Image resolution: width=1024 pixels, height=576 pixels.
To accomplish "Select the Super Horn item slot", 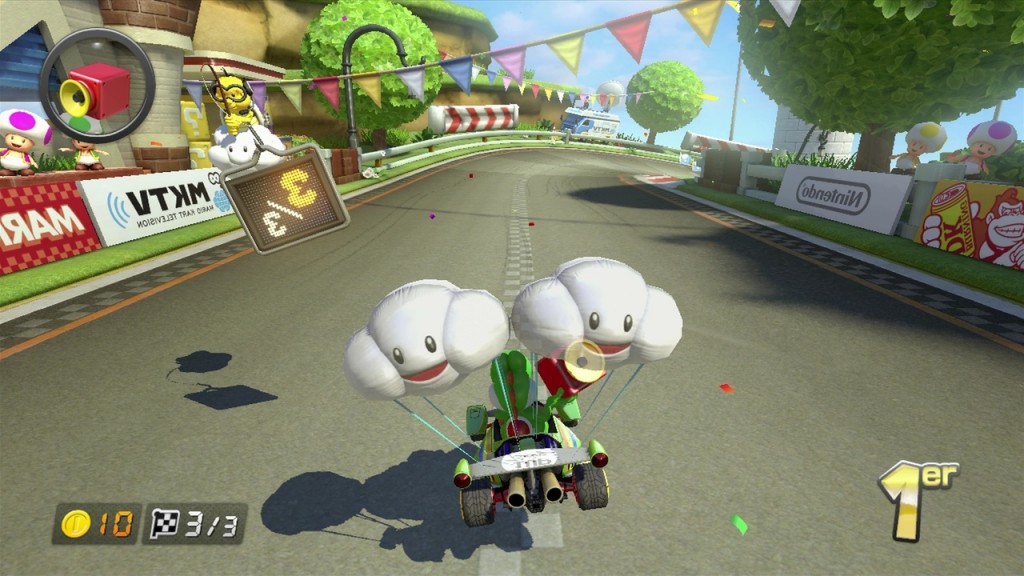I will tap(96, 87).
